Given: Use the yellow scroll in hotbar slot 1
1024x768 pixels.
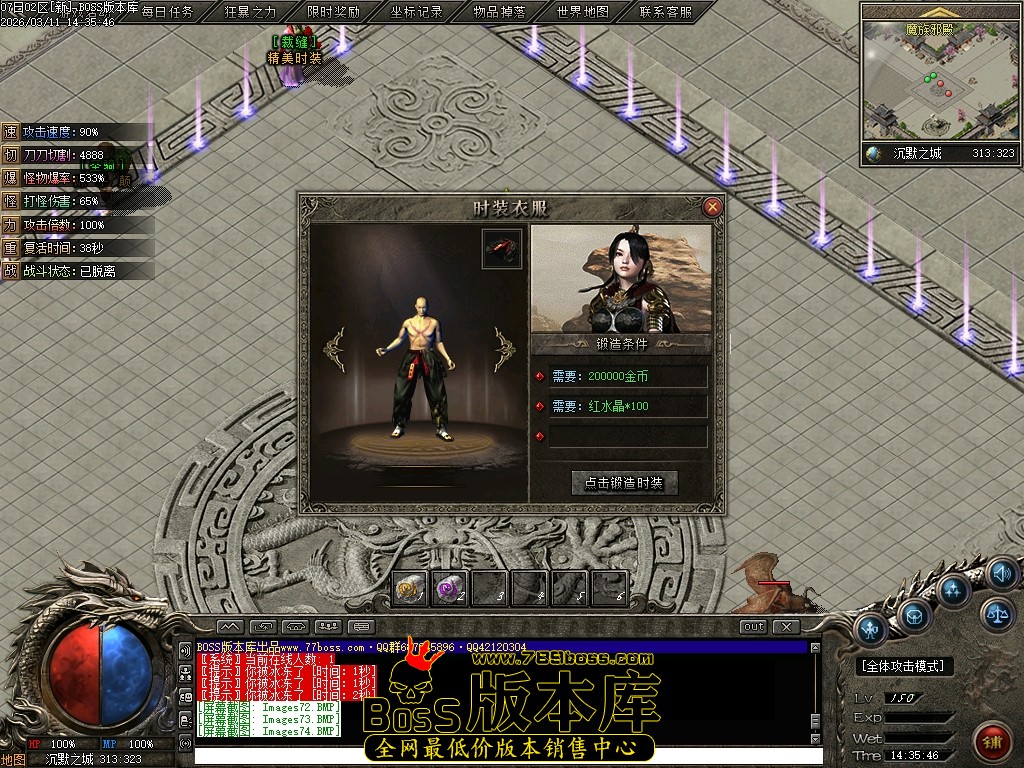Looking at the screenshot, I should point(410,589).
